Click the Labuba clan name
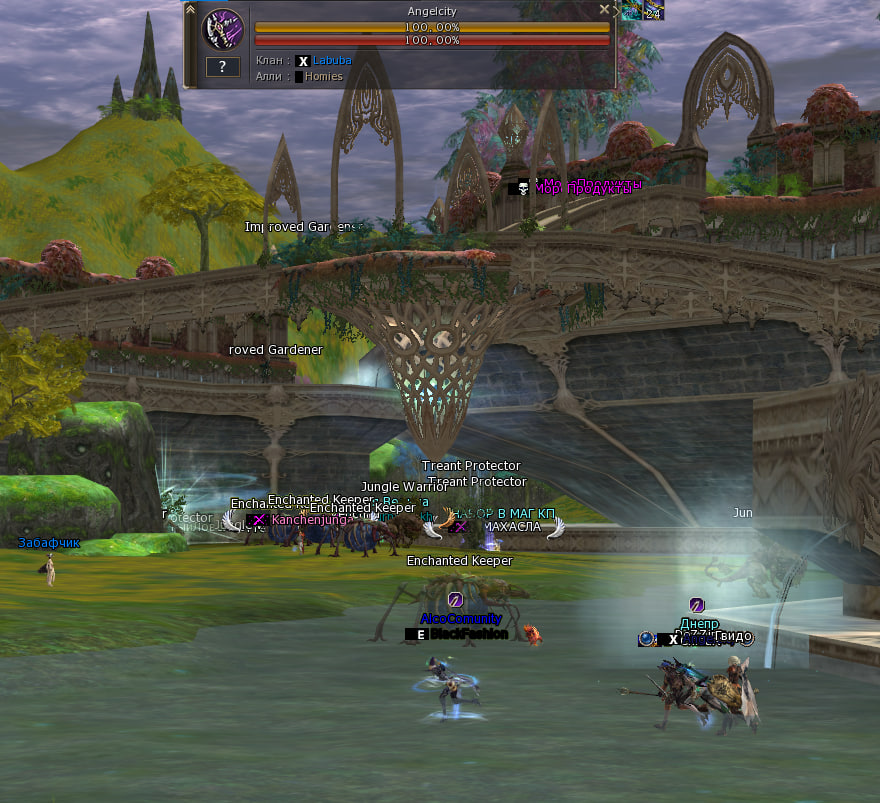 [x=332, y=61]
